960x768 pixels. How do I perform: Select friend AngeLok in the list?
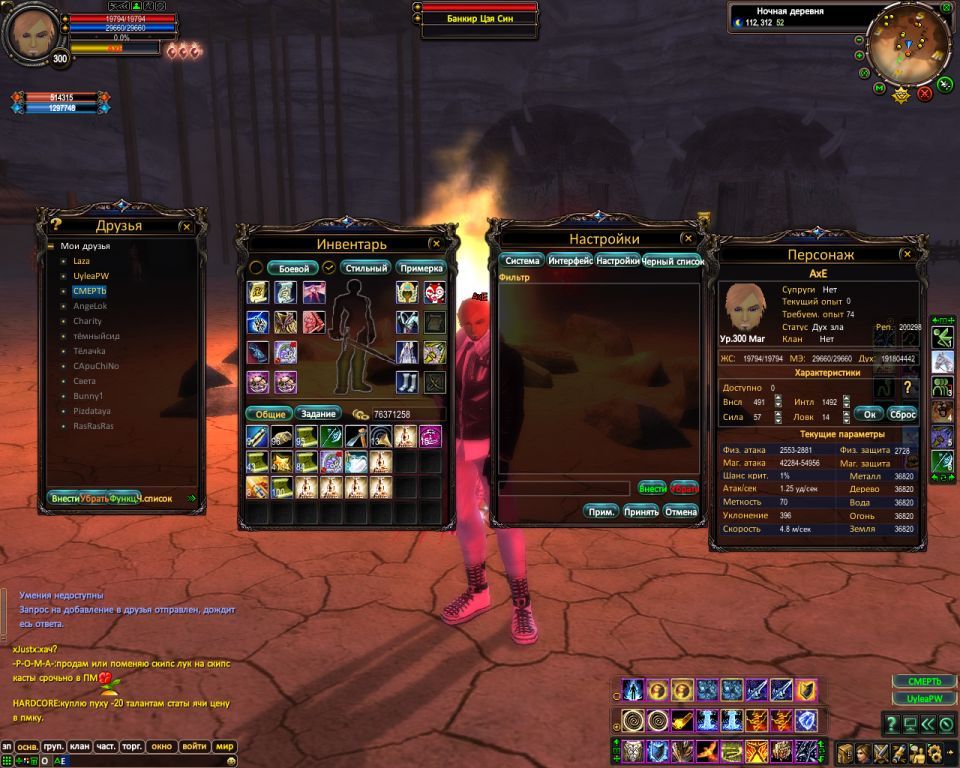point(89,306)
